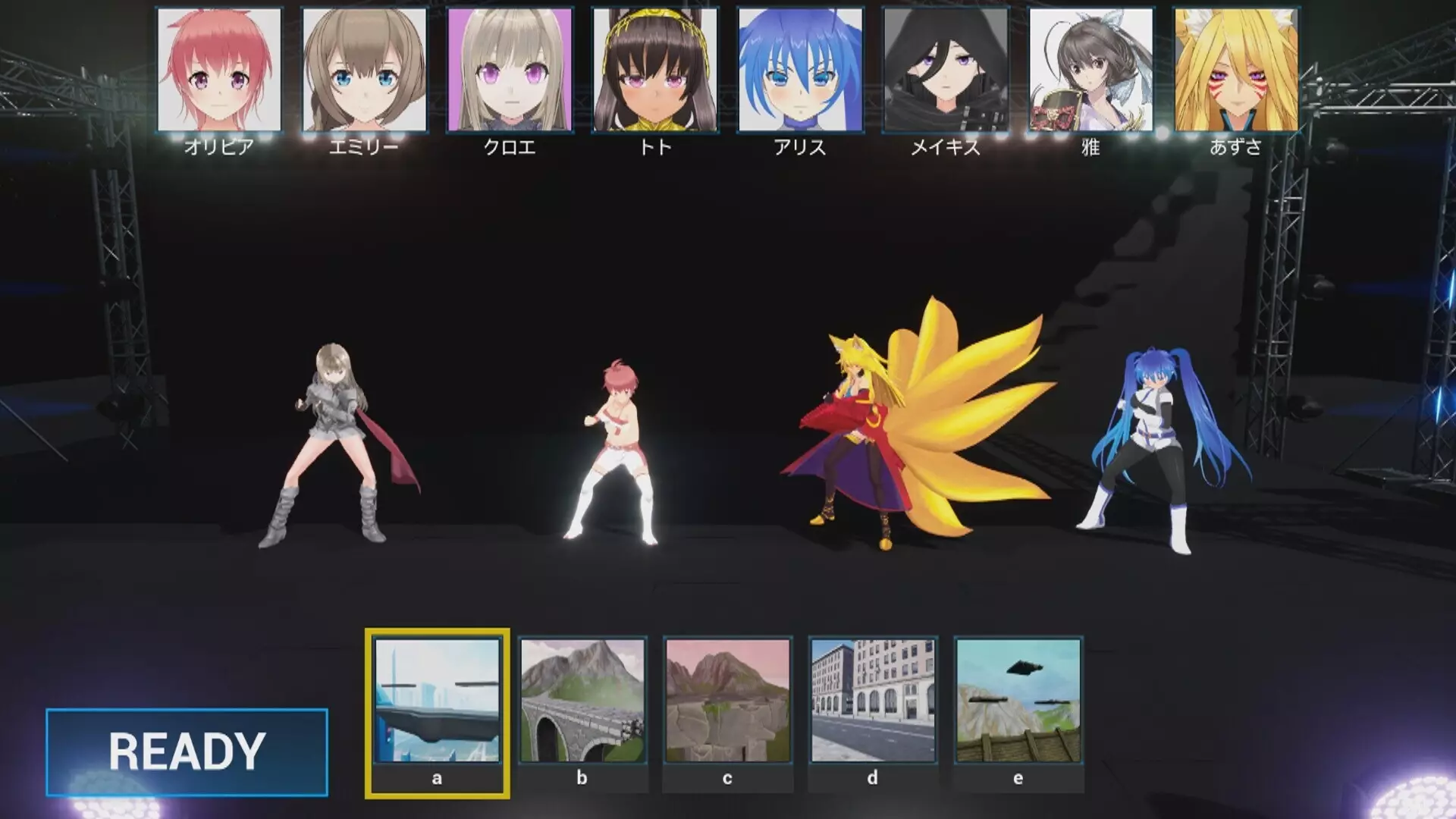Viewport: 1456px width, 819px height.
Task: Select character portrait アリス
Action: click(797, 70)
